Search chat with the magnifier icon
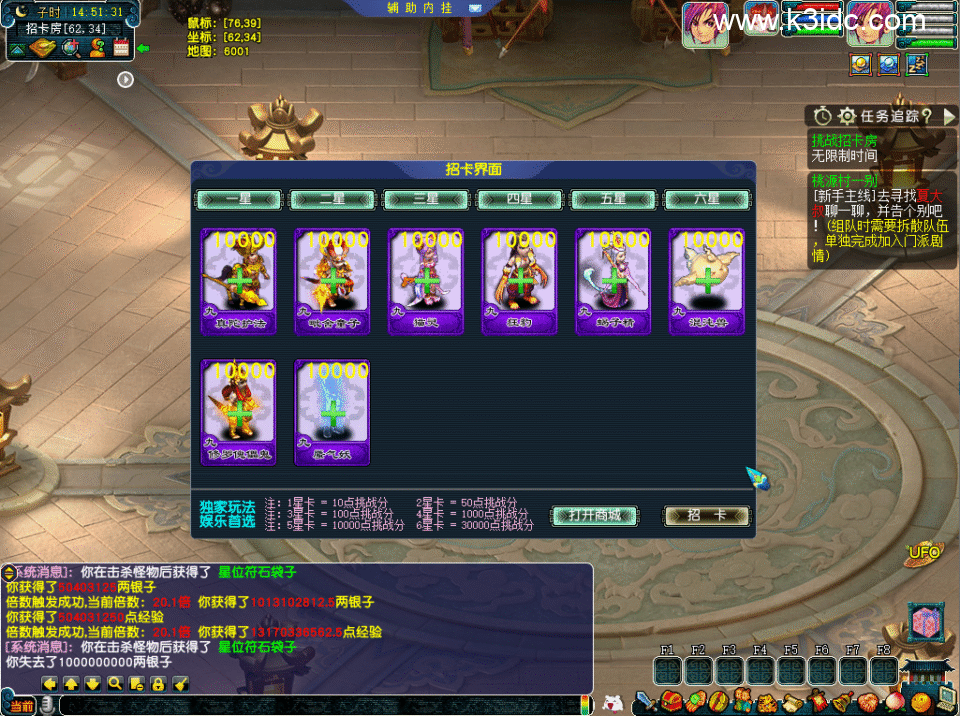Image resolution: width=960 pixels, height=716 pixels. [115, 684]
